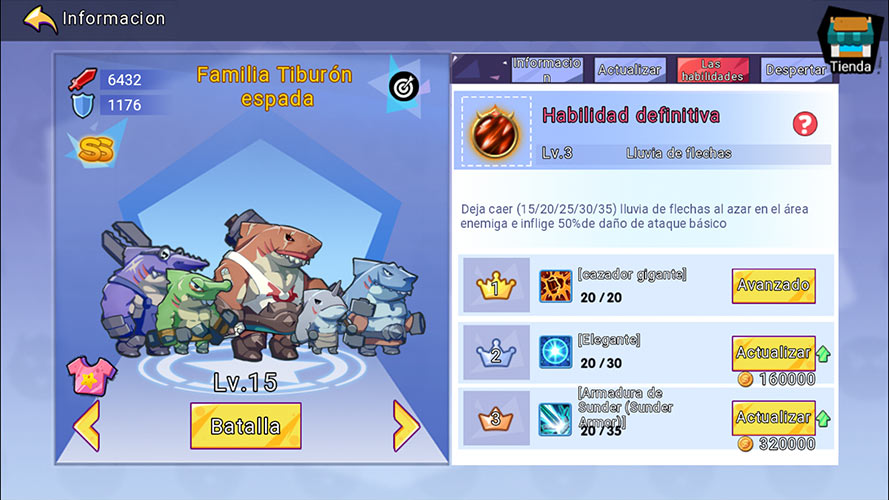
Task: Click the Avanzado button for cazador gigante
Action: pos(773,285)
